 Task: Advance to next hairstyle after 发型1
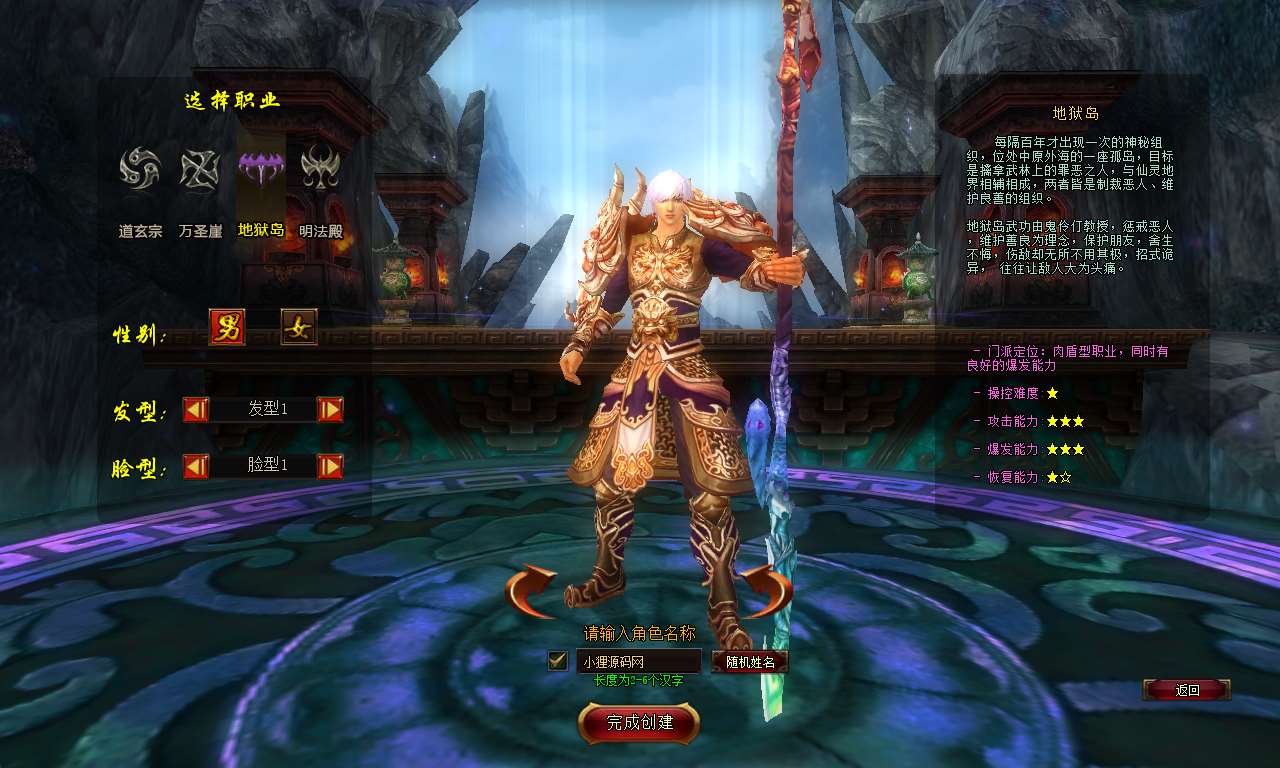point(330,409)
